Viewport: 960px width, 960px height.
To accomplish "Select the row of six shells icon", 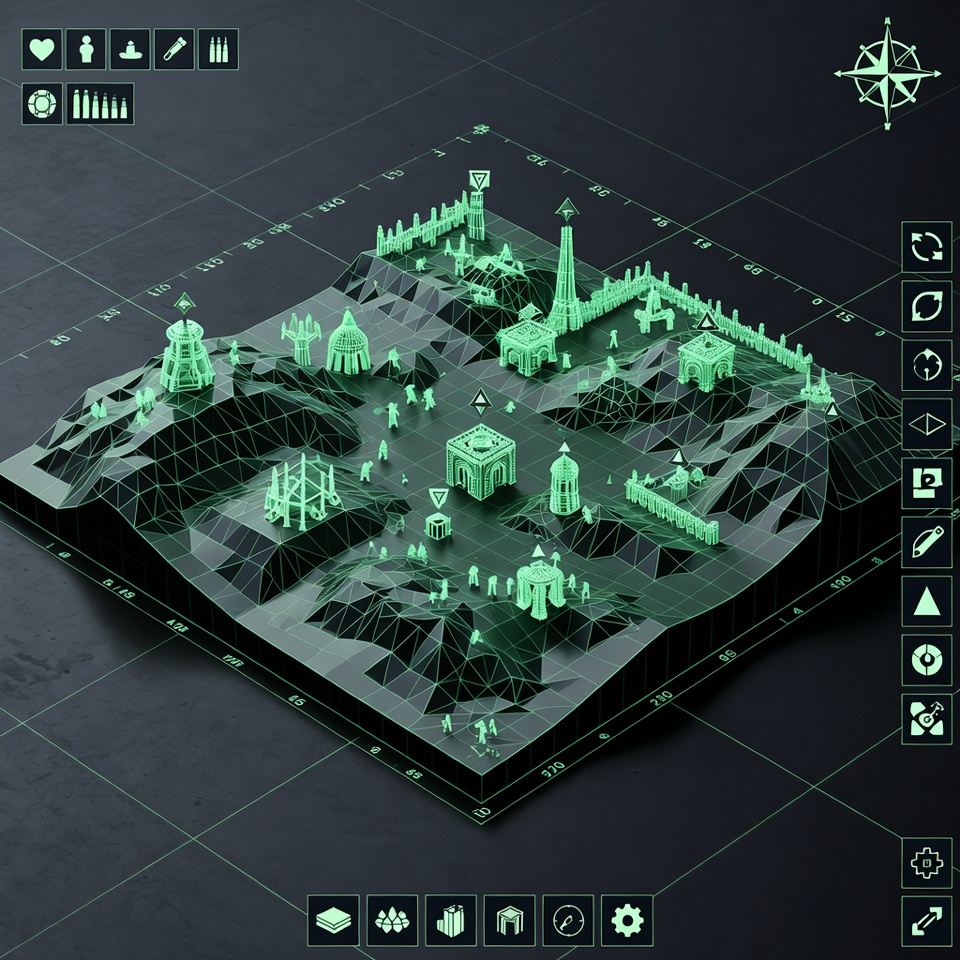I will click(x=100, y=103).
